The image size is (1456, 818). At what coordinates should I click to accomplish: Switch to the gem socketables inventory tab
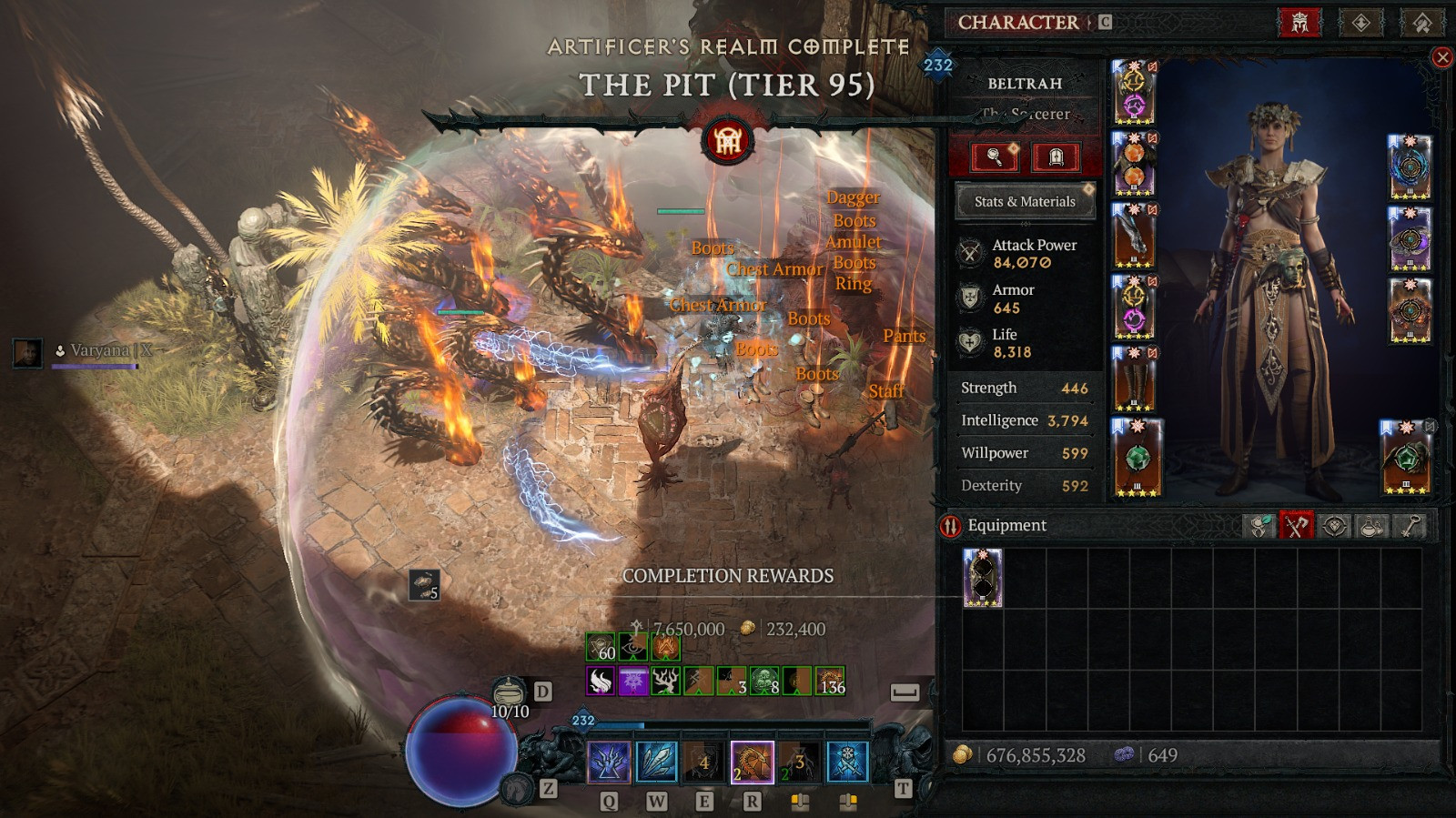(x=1334, y=525)
